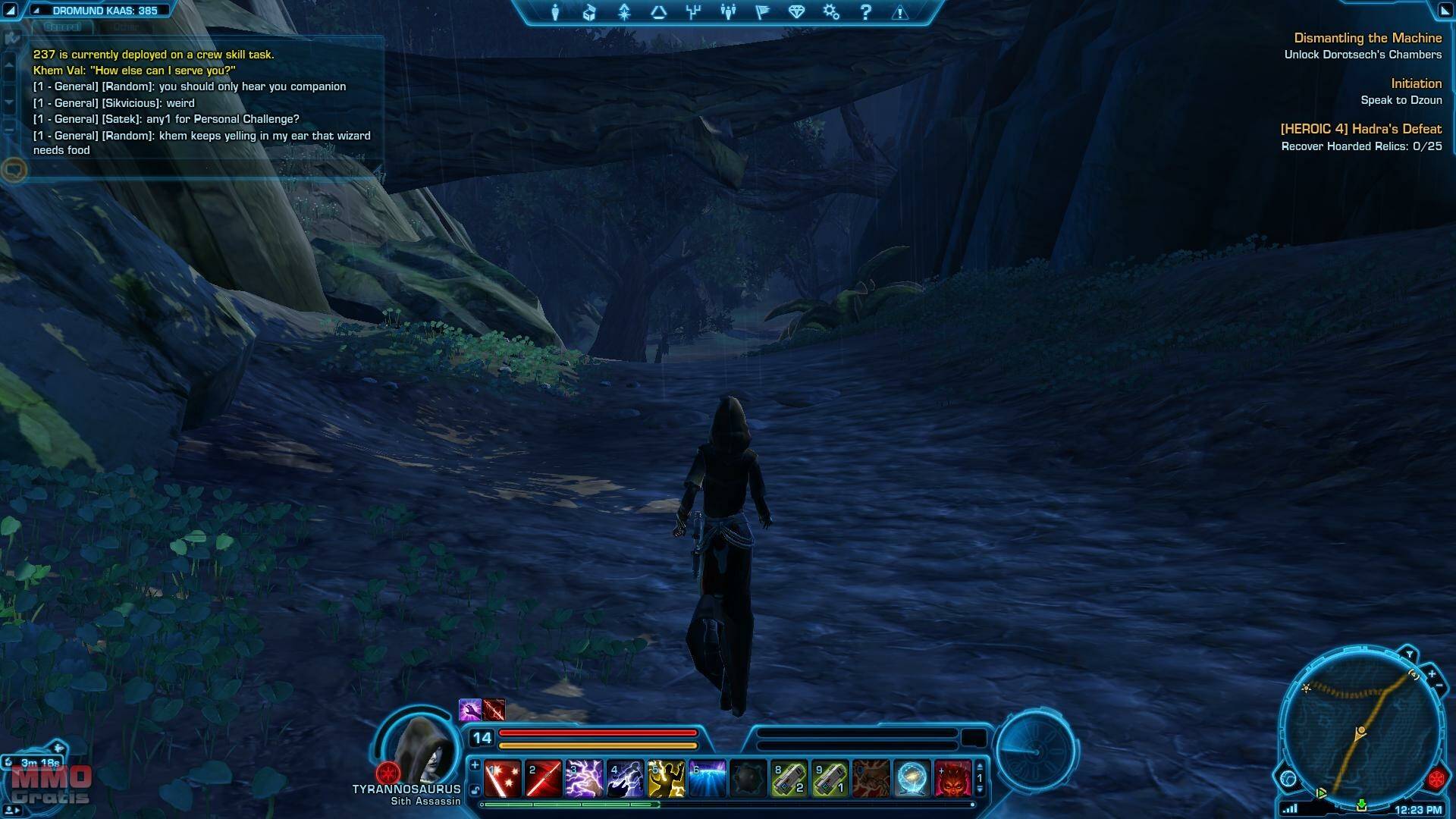Open the world map globe button
Screen dimensions: 1456x819
[1288, 778]
